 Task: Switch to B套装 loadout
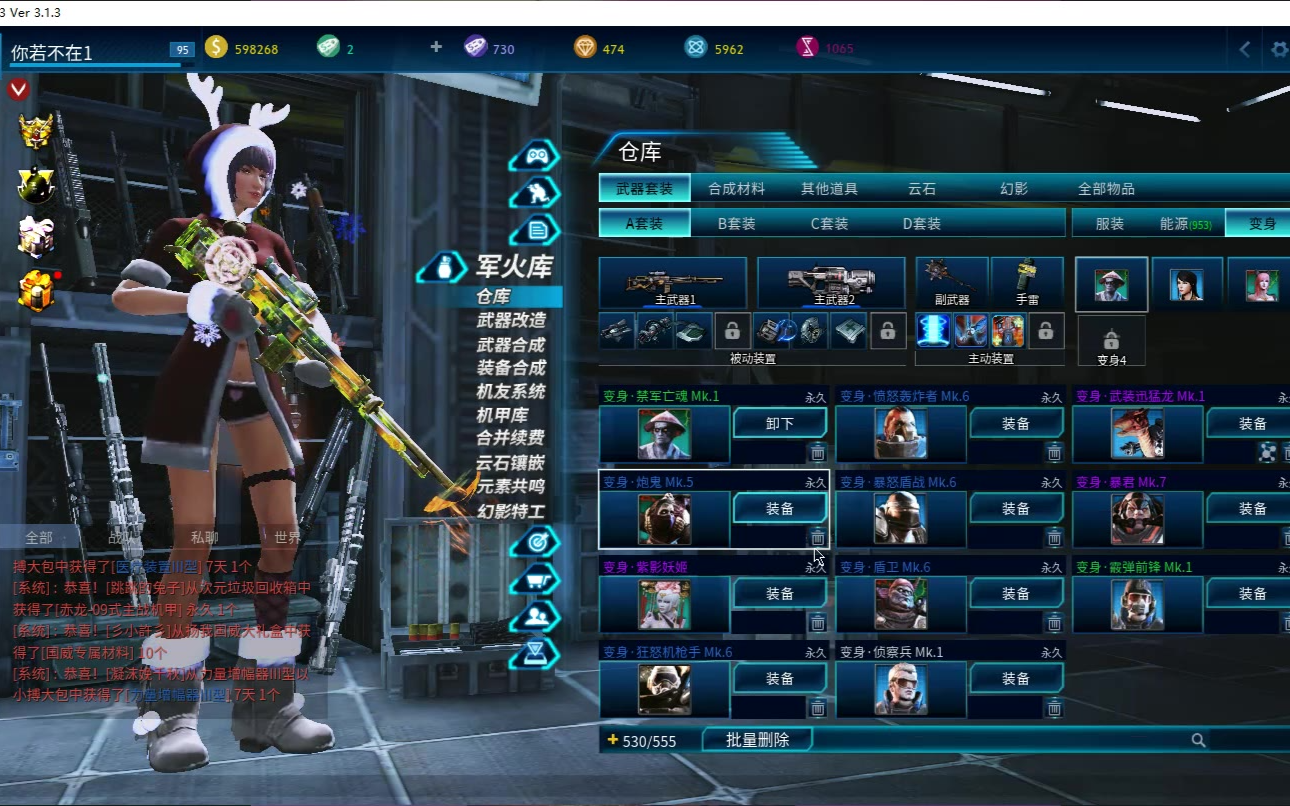click(x=737, y=223)
